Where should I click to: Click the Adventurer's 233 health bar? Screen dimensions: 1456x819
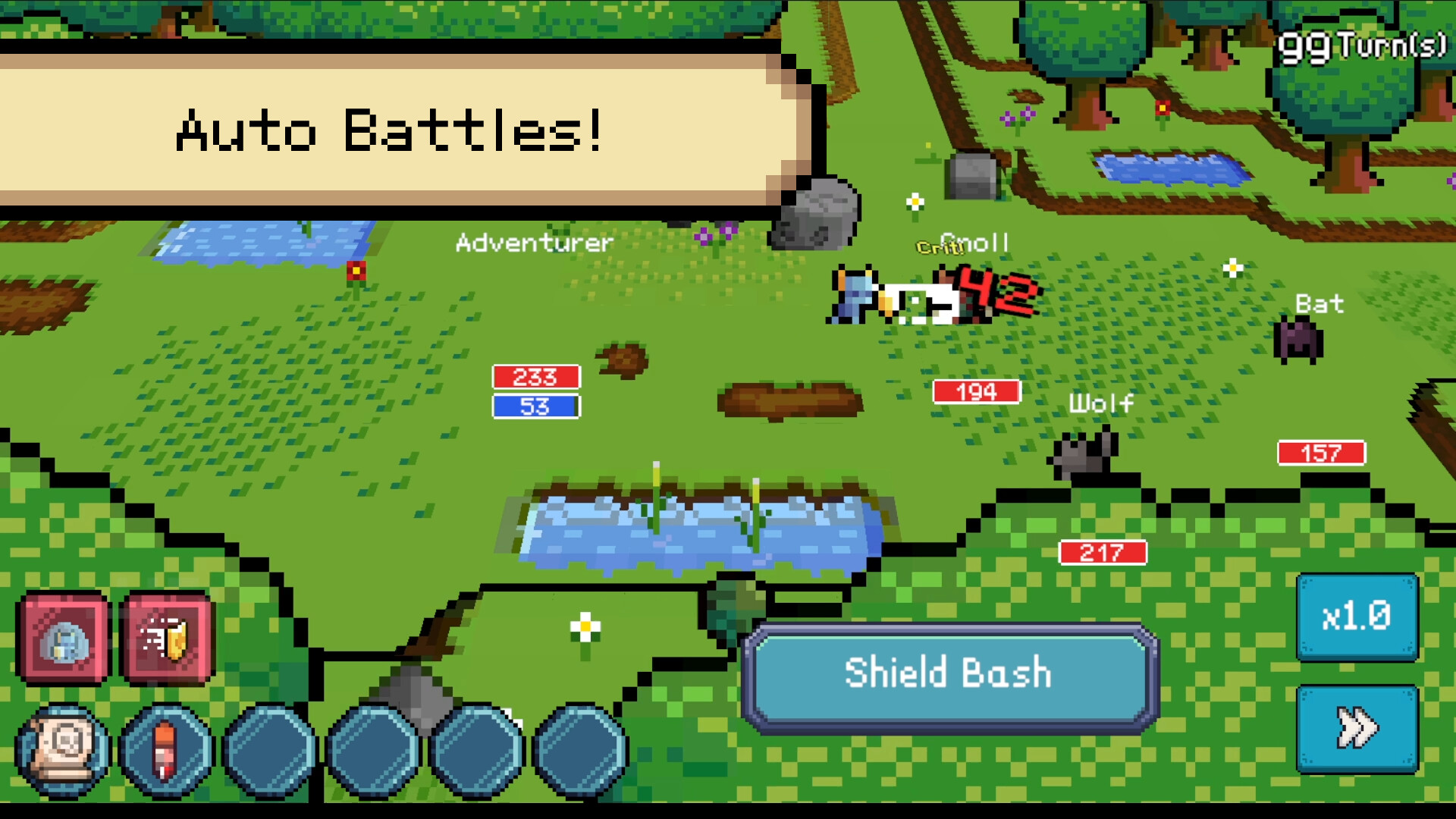coord(536,376)
